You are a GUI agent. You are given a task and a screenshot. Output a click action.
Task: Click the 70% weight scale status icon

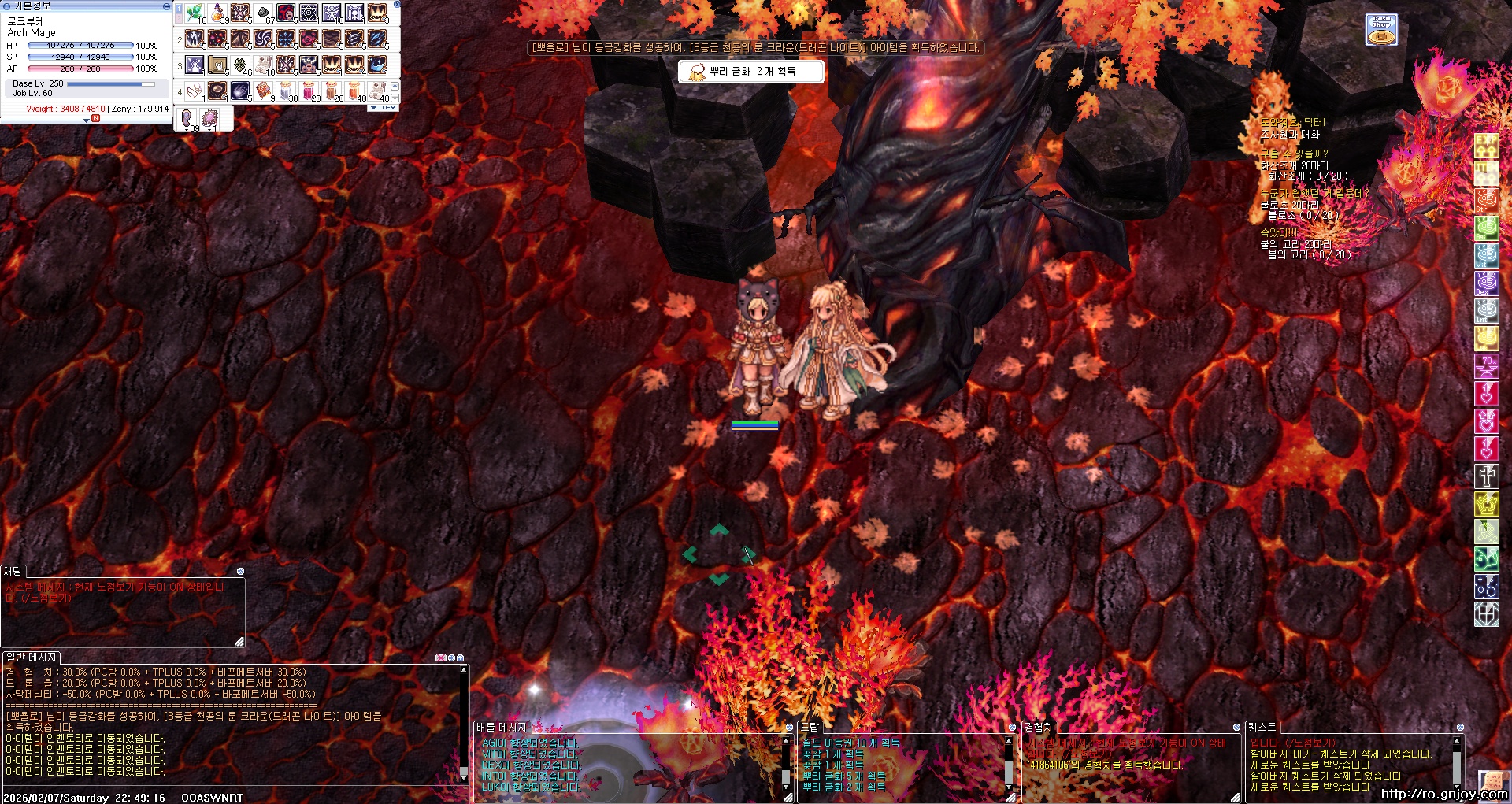[1486, 365]
